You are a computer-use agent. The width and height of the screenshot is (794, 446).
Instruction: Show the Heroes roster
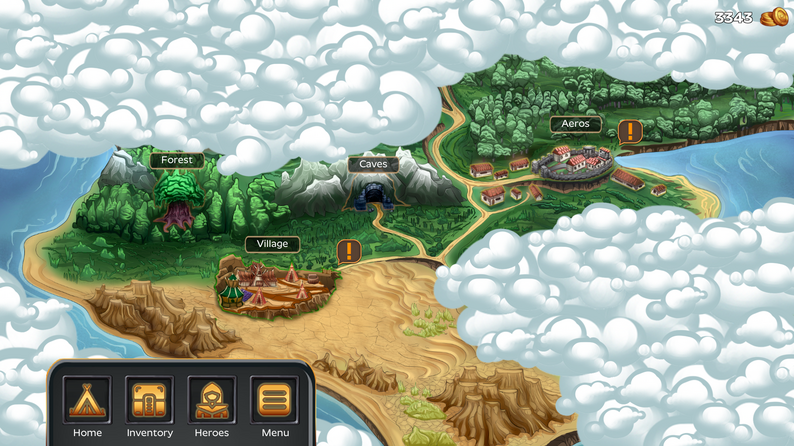[212, 400]
